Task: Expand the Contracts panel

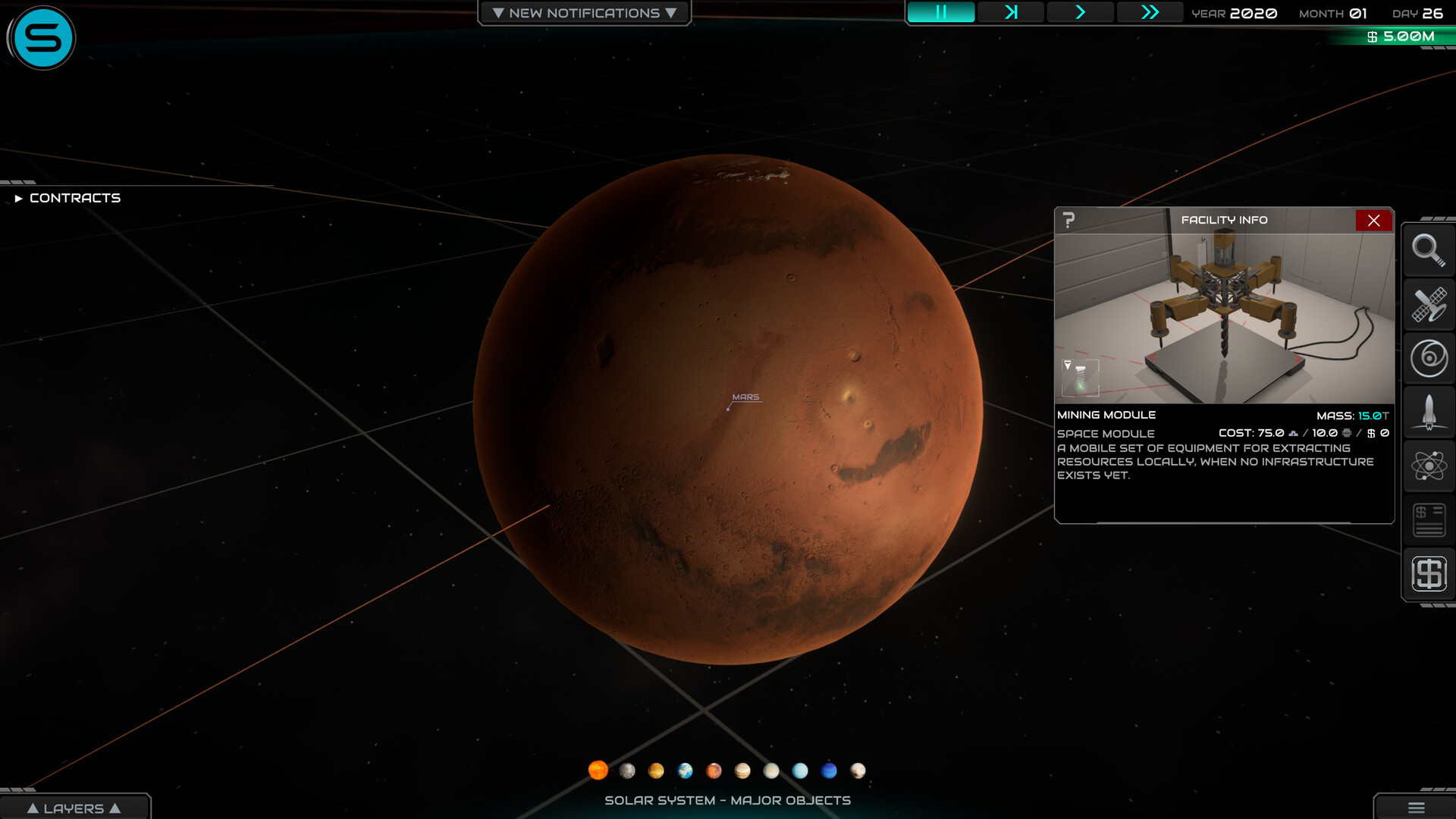Action: (67, 198)
